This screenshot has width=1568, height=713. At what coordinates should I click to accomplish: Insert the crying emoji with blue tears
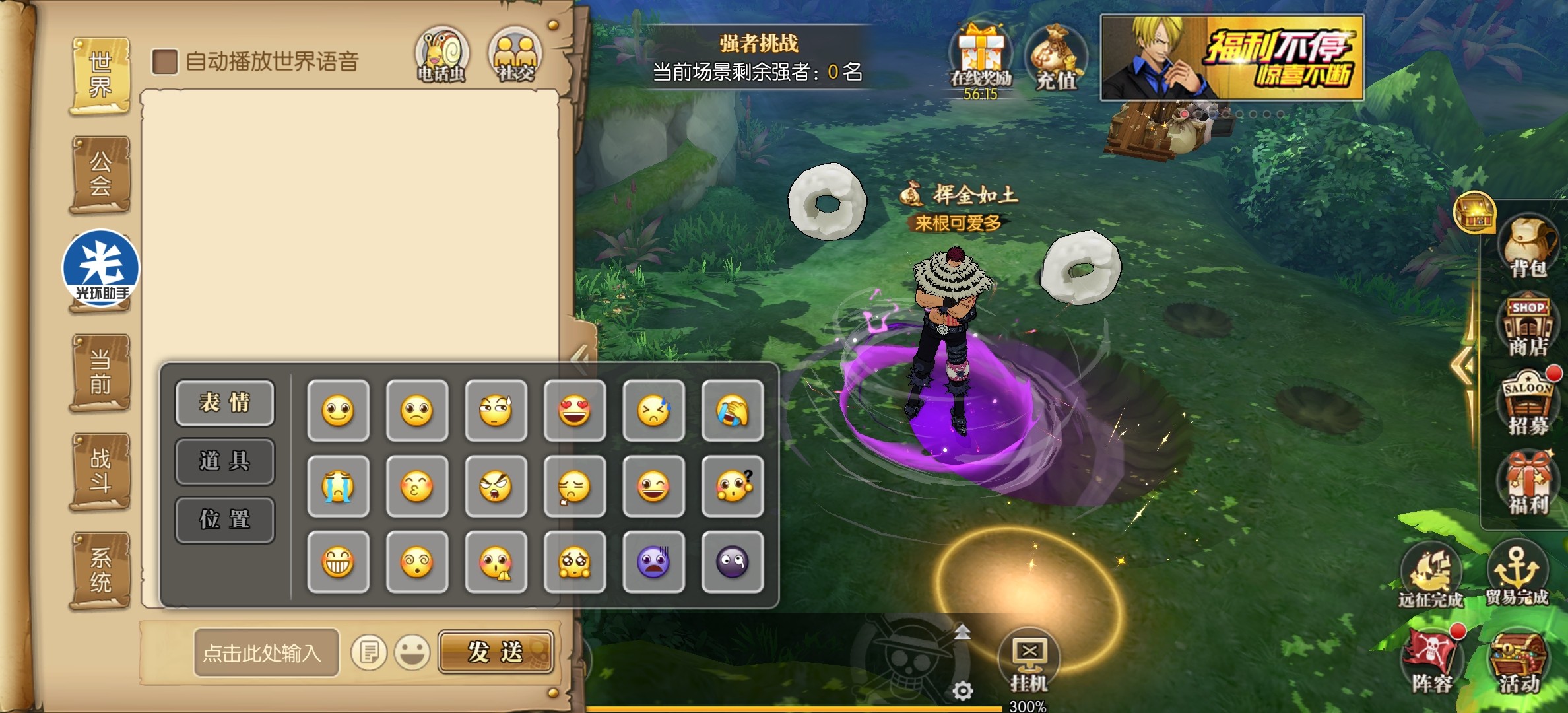[x=338, y=487]
